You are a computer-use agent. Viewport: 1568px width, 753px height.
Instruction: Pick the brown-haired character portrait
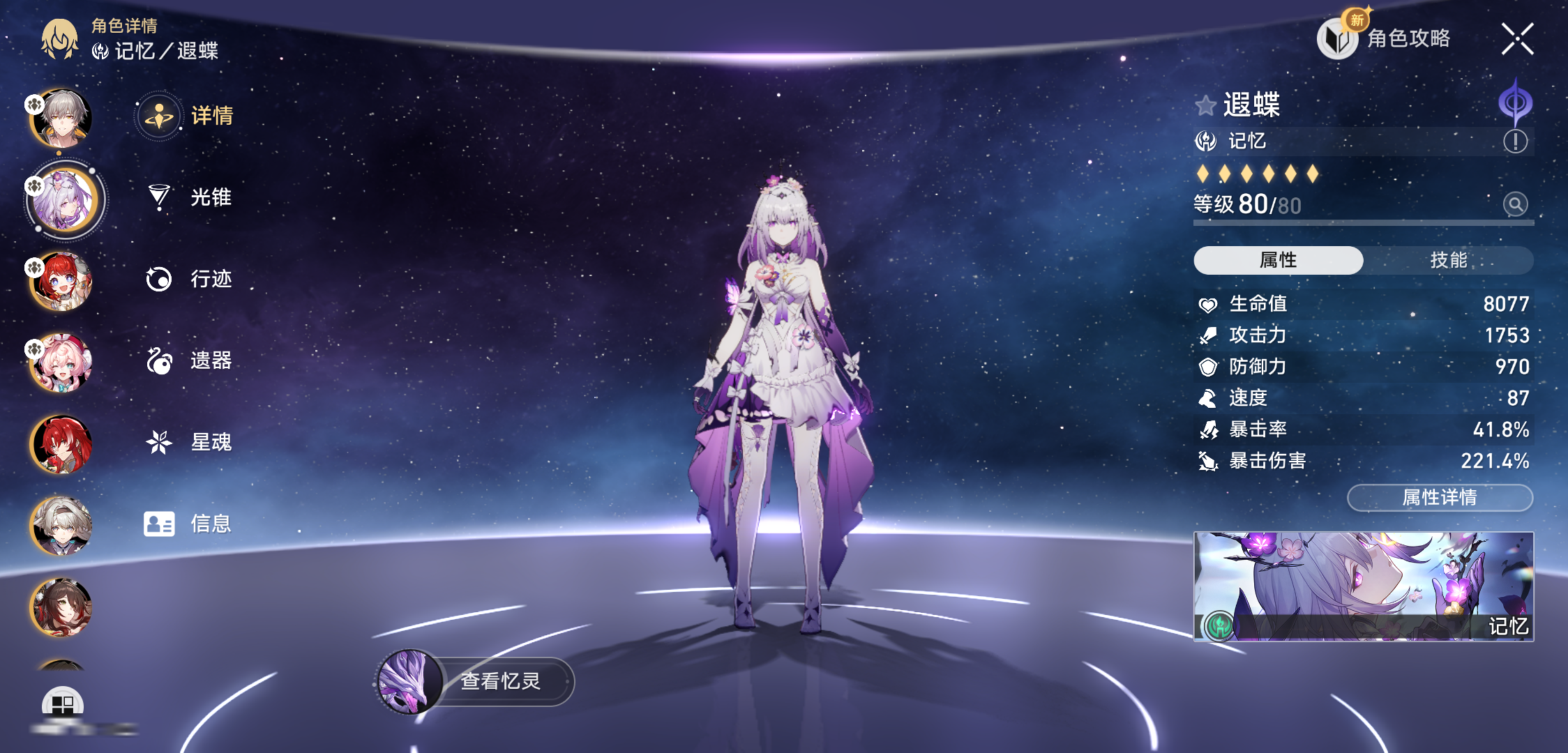point(61,608)
